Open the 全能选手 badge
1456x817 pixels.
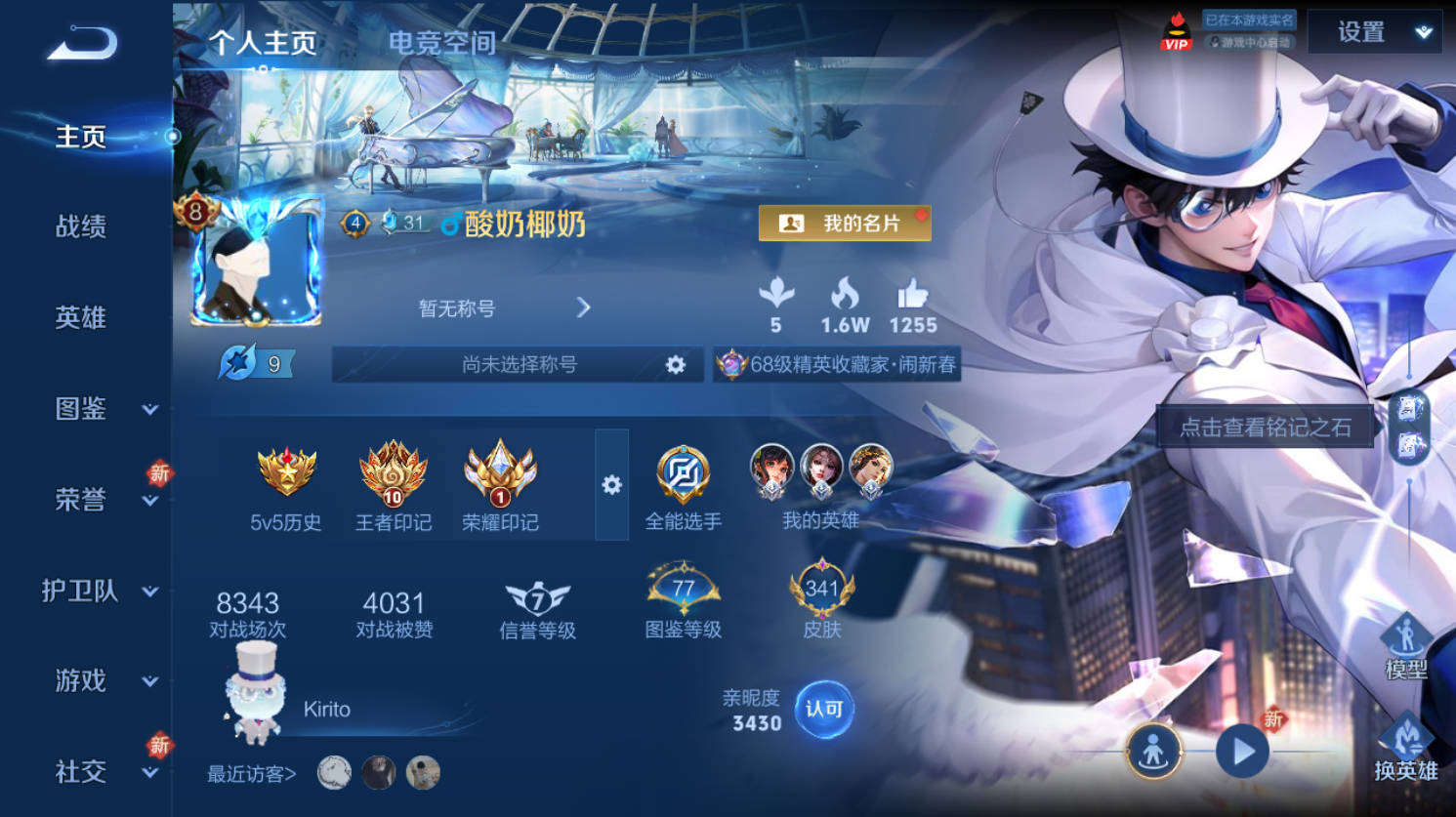coord(683,486)
